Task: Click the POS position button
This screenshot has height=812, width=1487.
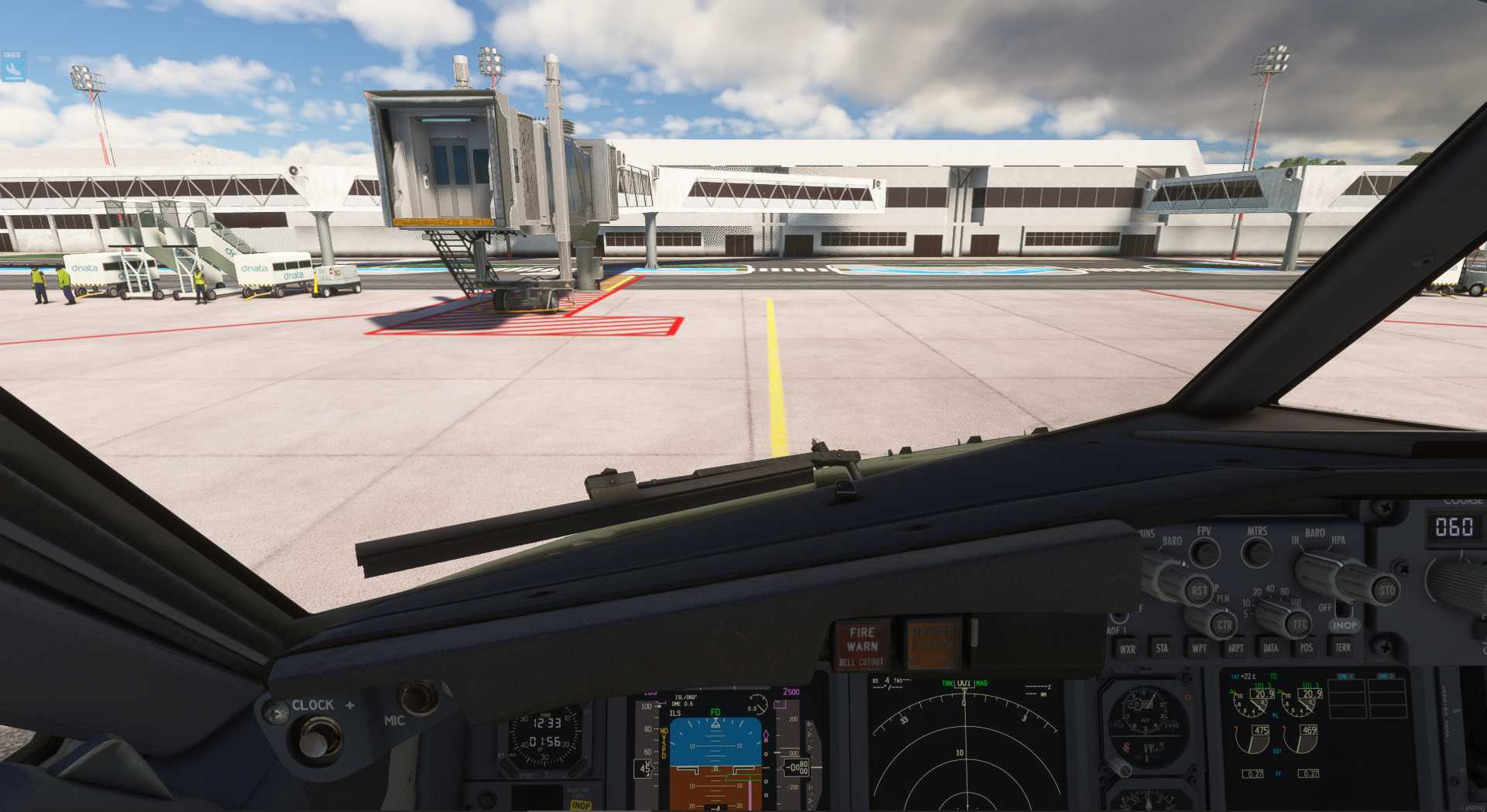Action: tap(1307, 649)
